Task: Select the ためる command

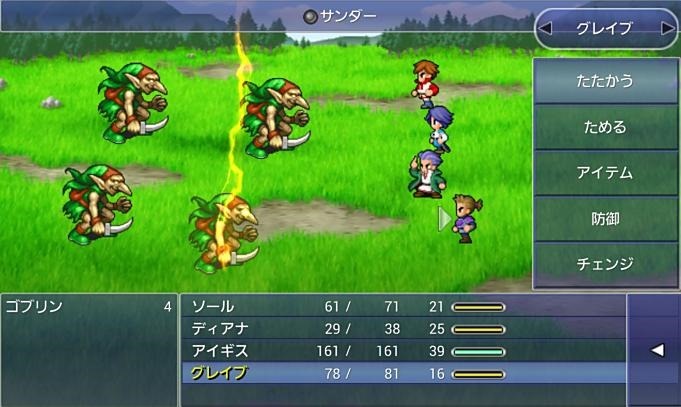Action: (x=605, y=127)
